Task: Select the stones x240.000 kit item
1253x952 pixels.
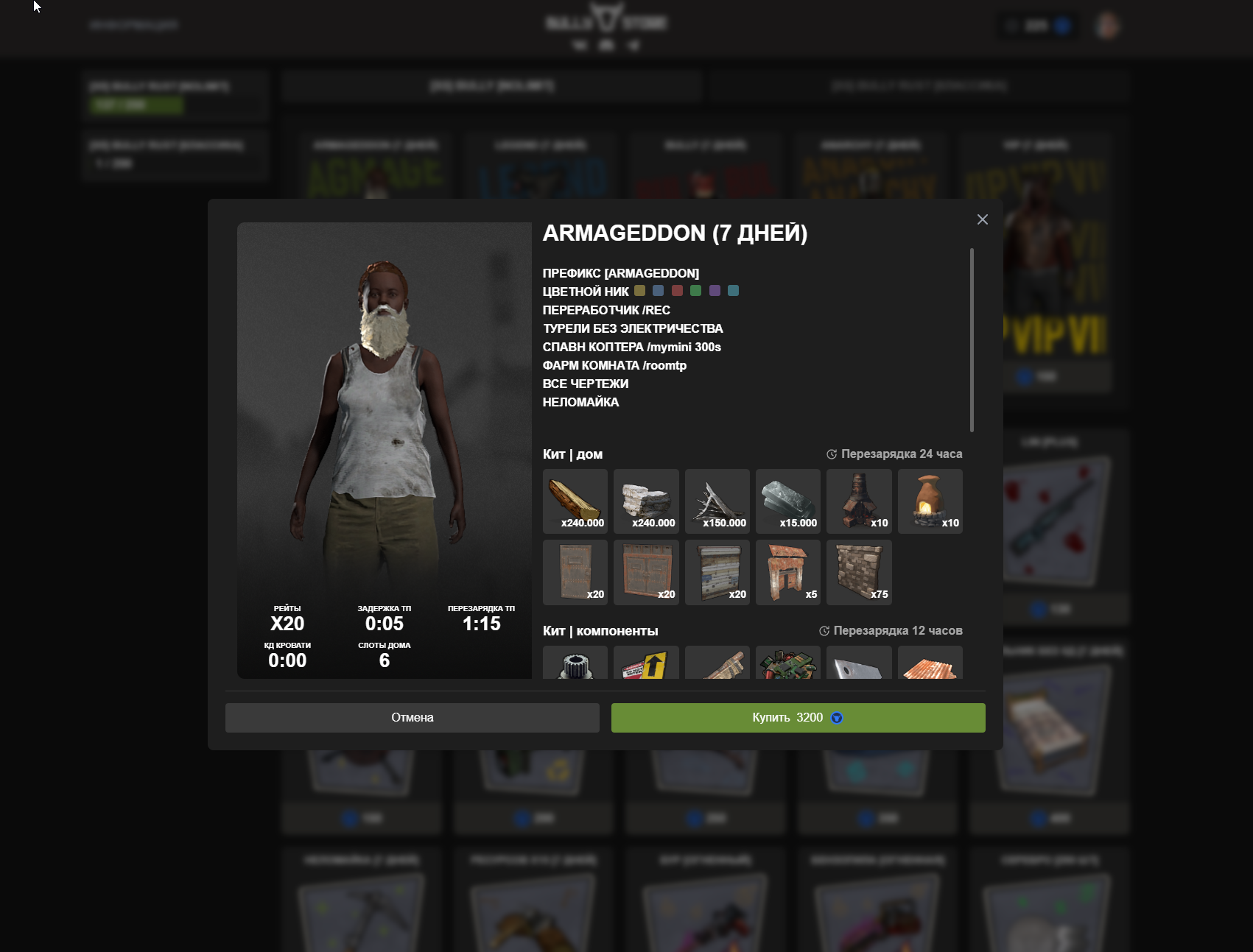Action: point(646,501)
